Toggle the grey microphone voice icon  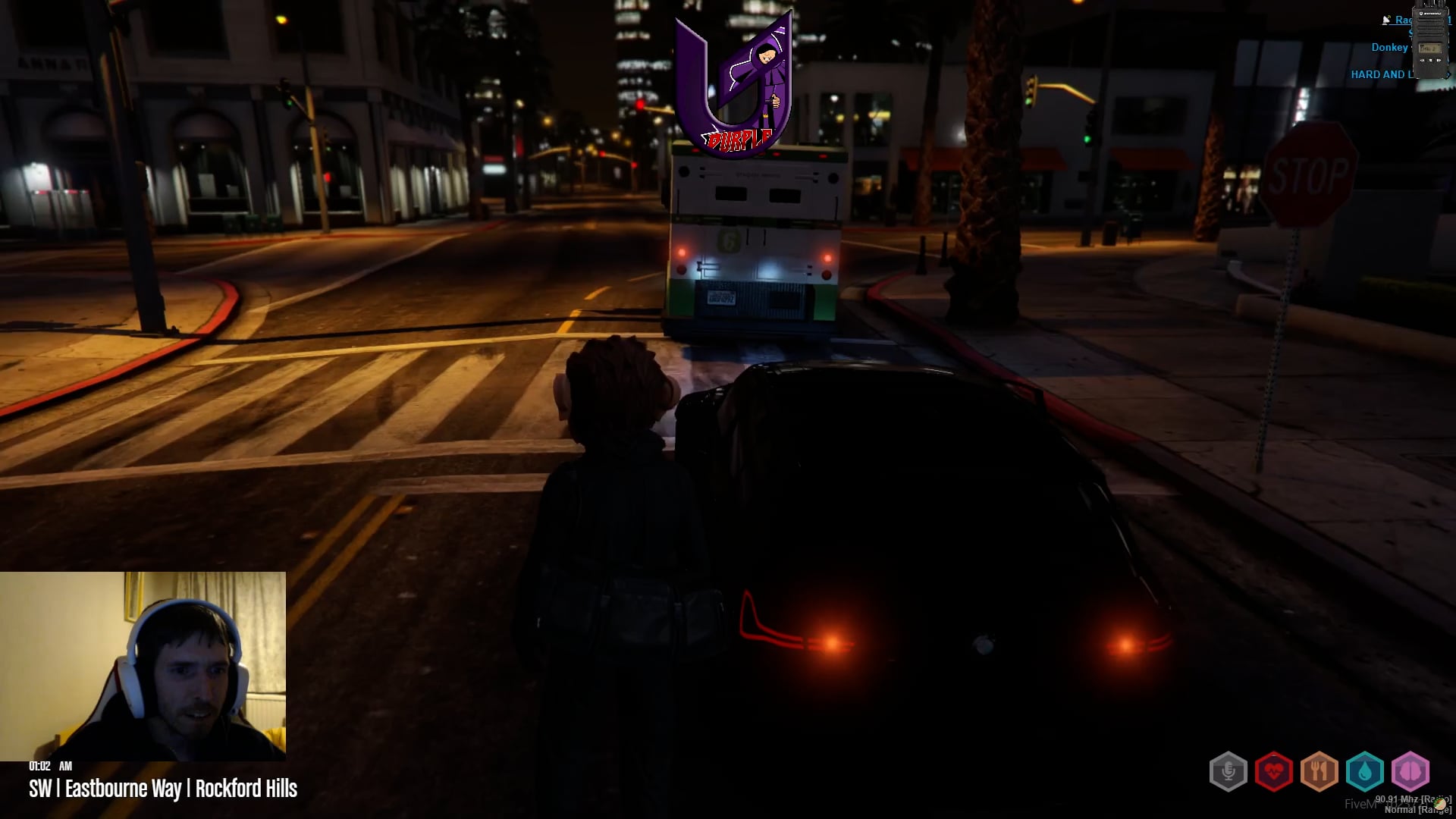[x=1228, y=772]
